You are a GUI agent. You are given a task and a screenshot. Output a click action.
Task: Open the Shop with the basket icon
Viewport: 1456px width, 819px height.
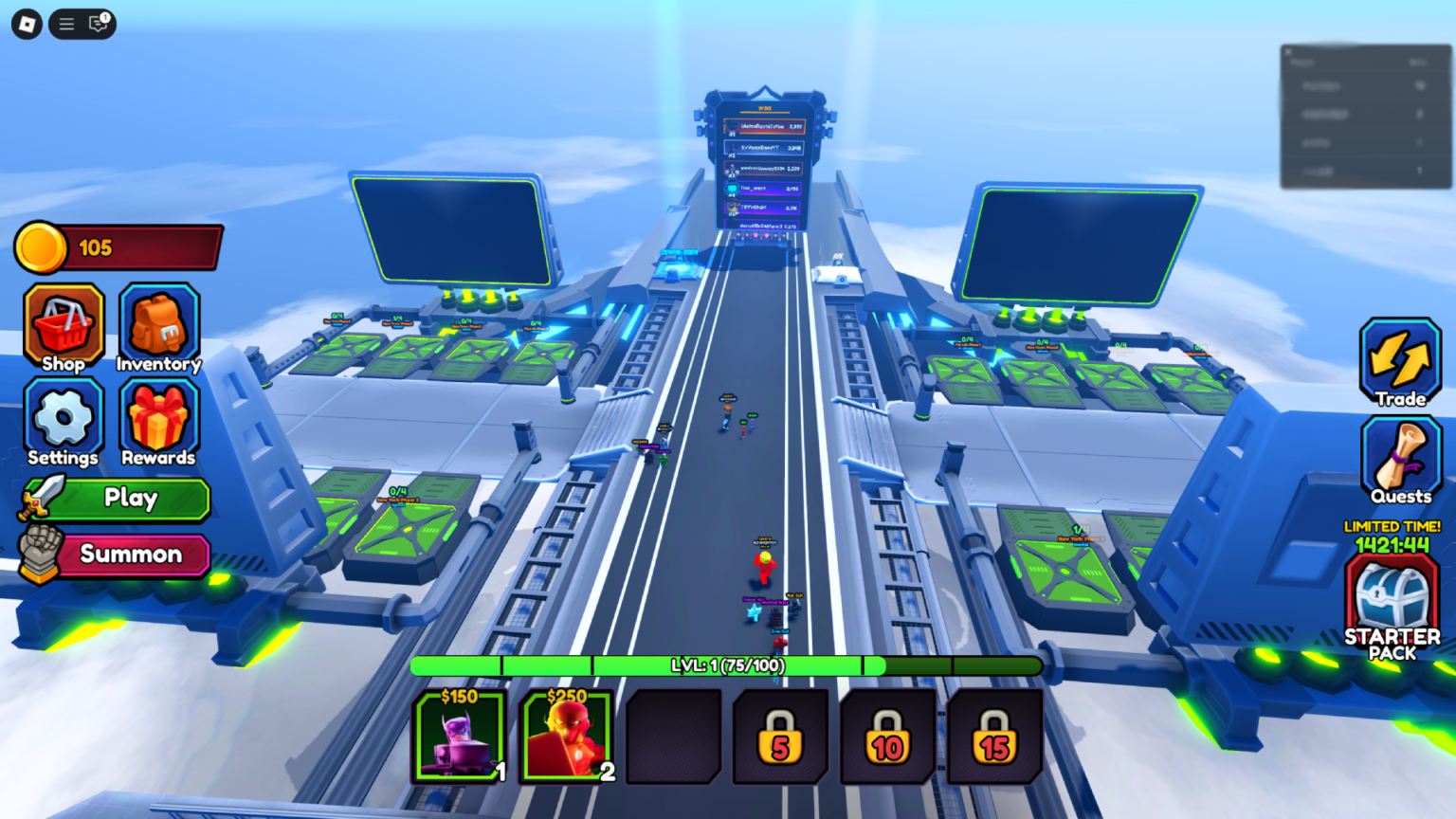pos(63,327)
